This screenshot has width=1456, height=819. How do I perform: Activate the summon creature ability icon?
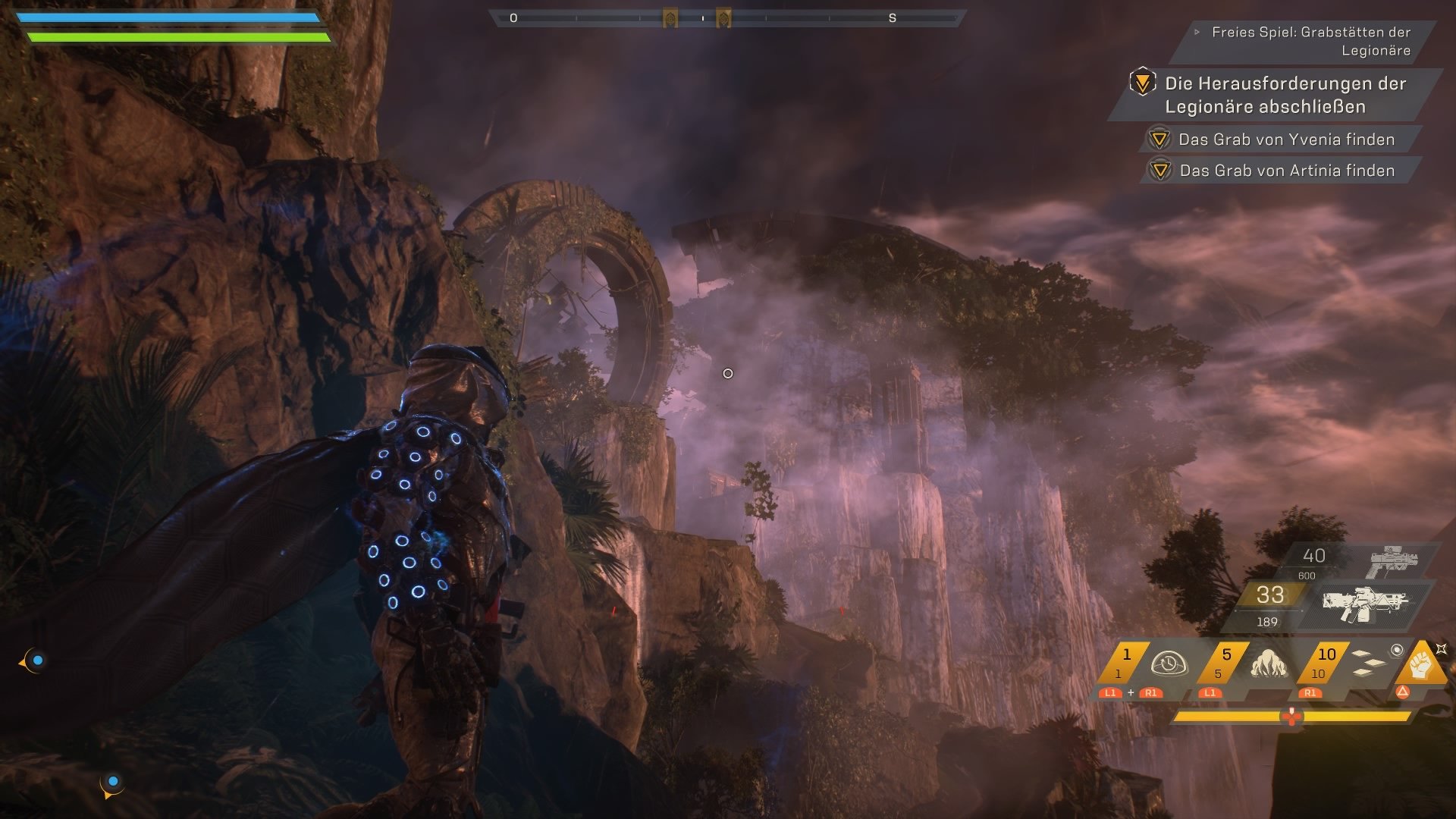(1269, 664)
